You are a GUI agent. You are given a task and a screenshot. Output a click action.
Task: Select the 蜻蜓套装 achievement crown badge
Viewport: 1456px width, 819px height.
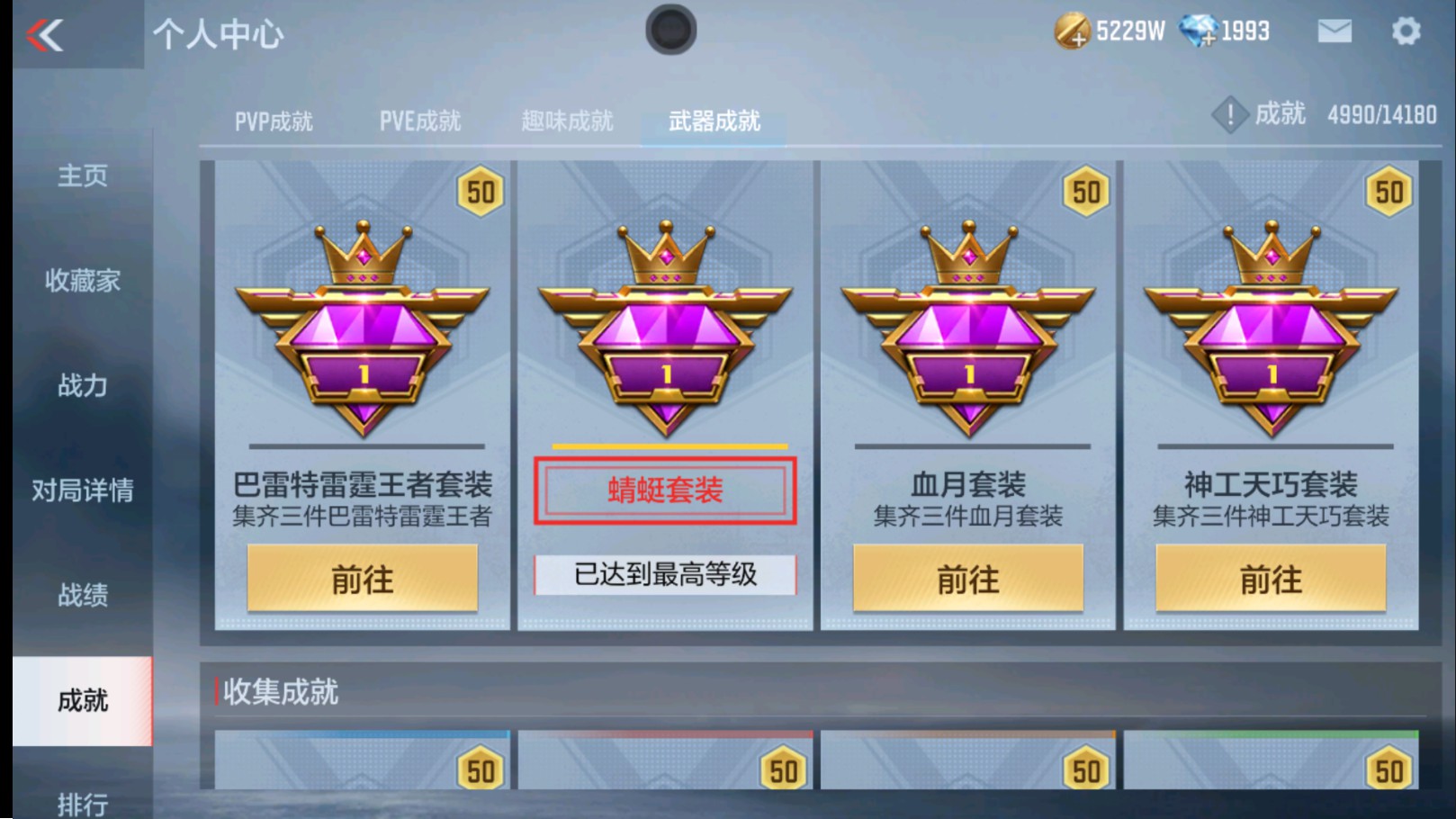point(665,324)
